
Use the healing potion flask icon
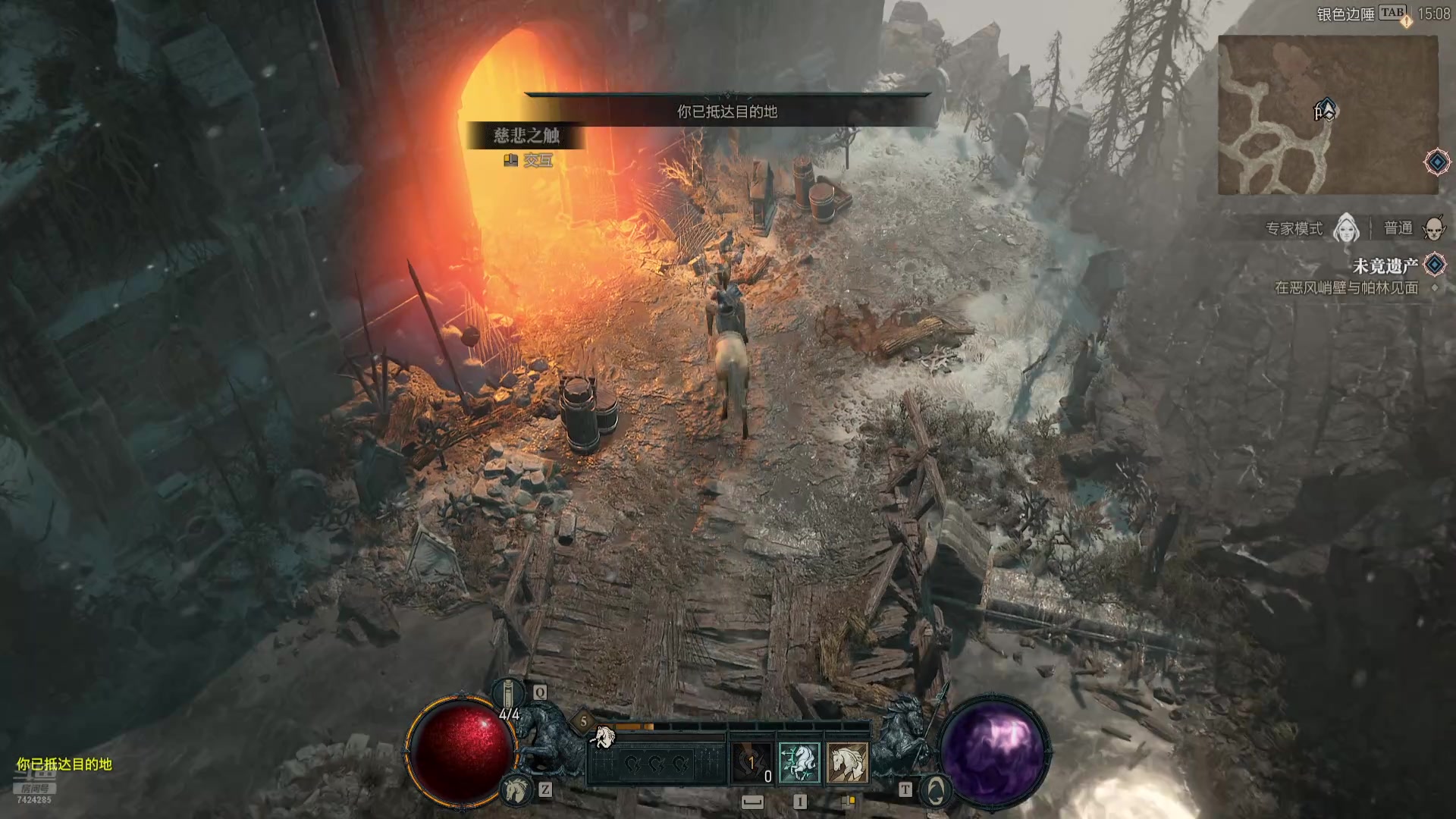(510, 692)
